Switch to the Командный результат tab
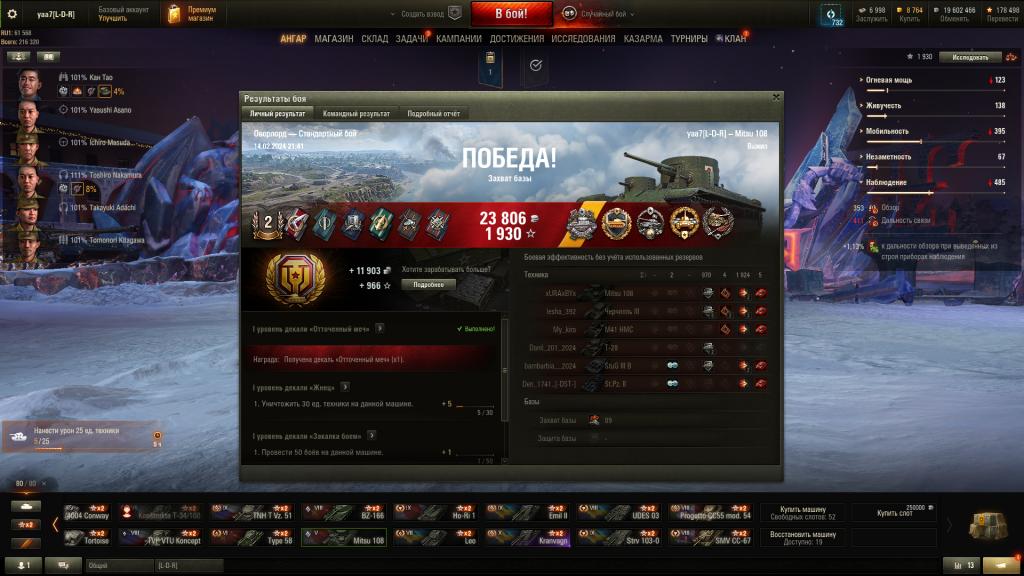Image resolution: width=1024 pixels, height=576 pixels. [x=356, y=114]
